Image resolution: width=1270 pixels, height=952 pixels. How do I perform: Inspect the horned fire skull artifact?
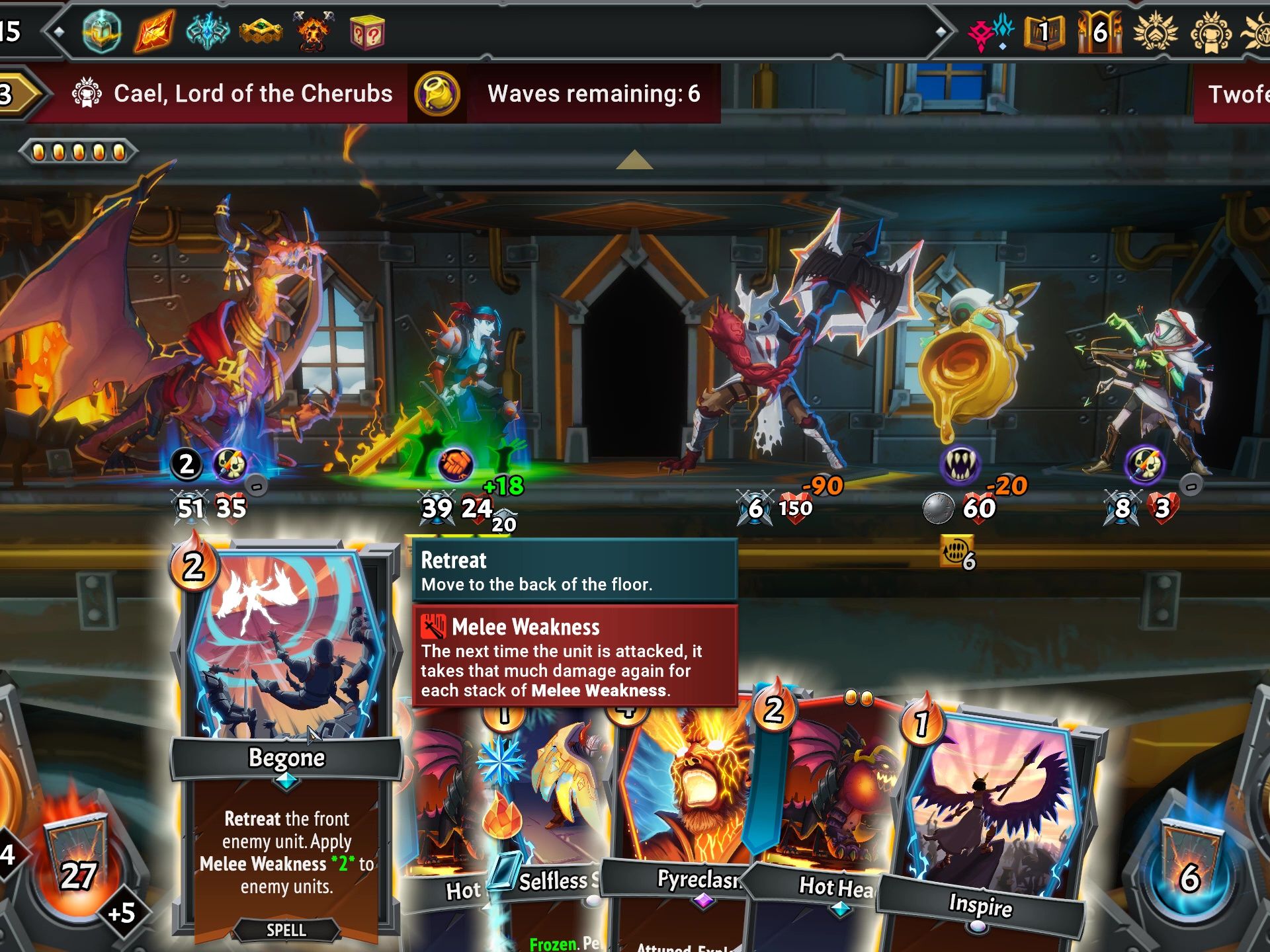pyautogui.click(x=314, y=31)
